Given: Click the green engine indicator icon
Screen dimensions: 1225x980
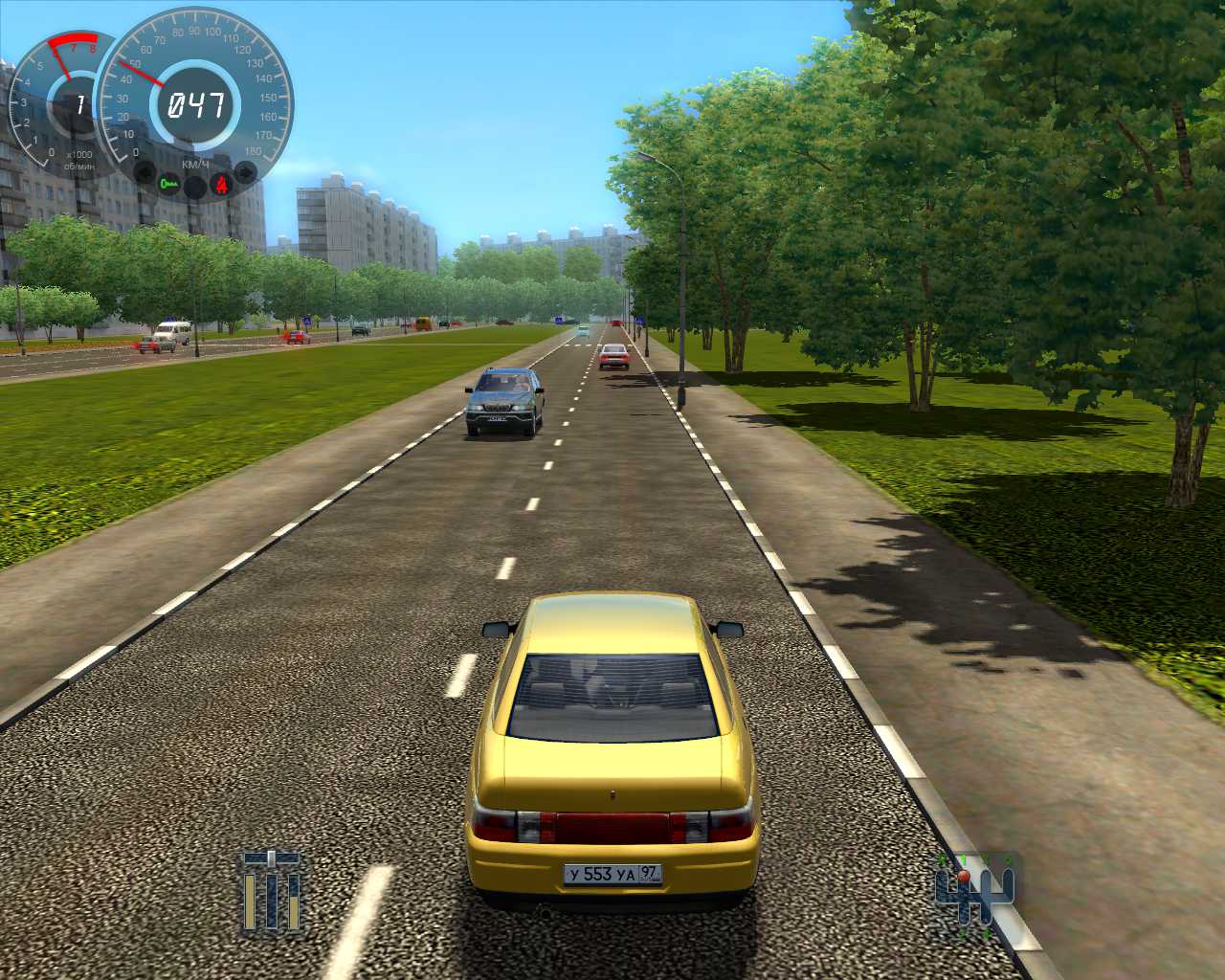Looking at the screenshot, I should [x=170, y=183].
